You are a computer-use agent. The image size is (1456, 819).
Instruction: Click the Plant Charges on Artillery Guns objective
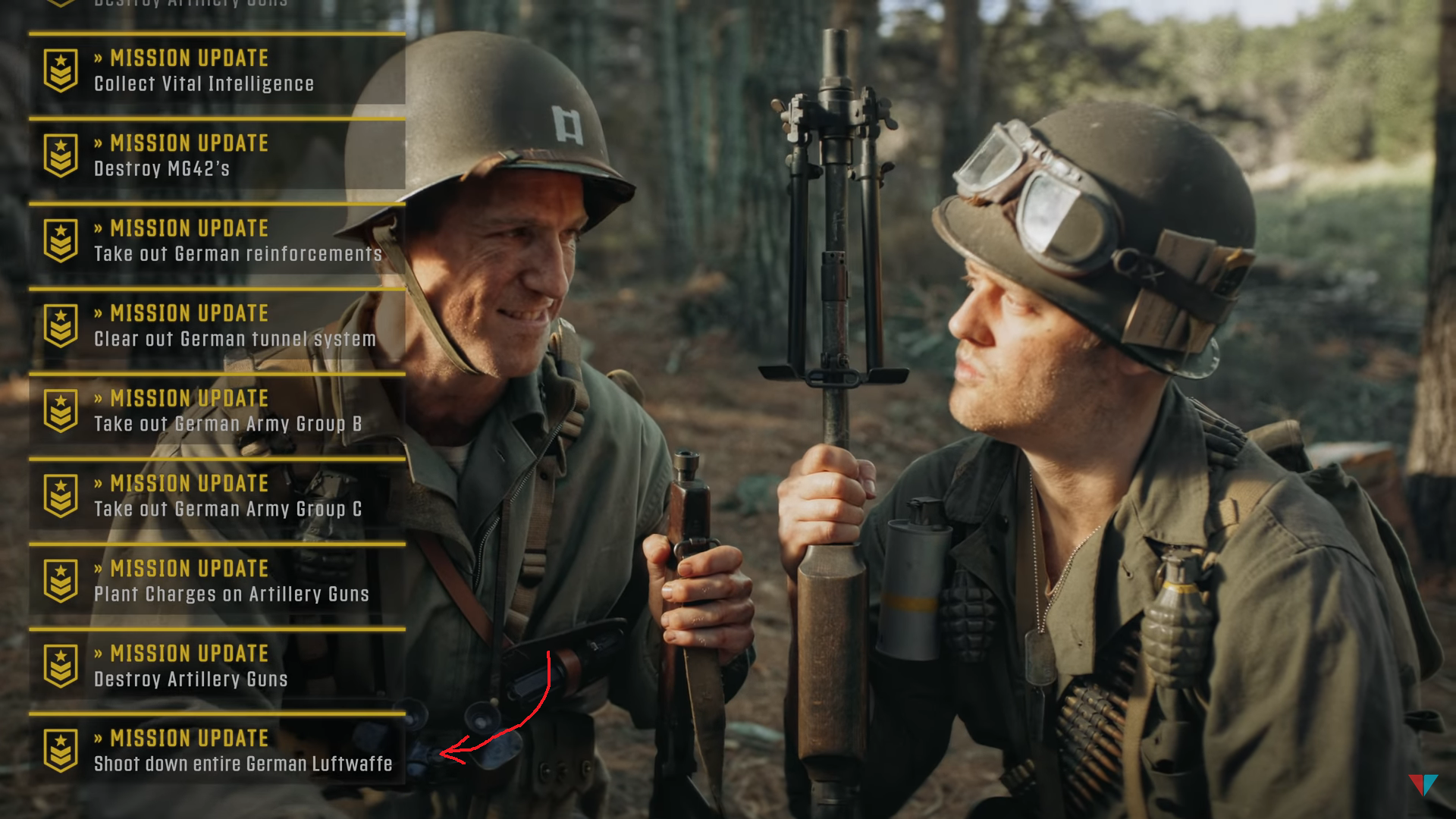coord(216,580)
